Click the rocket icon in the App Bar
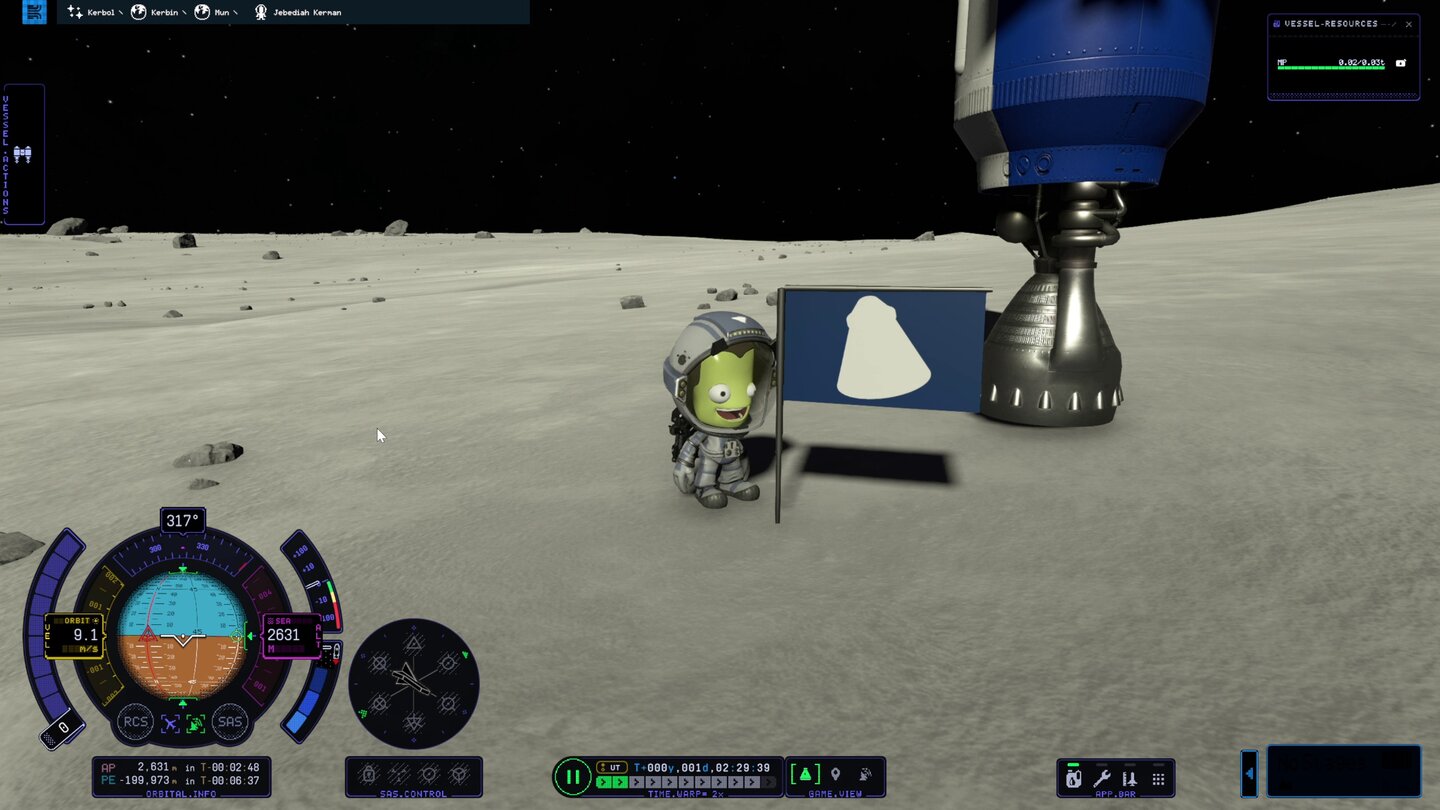This screenshot has height=810, width=1440. 1130,778
